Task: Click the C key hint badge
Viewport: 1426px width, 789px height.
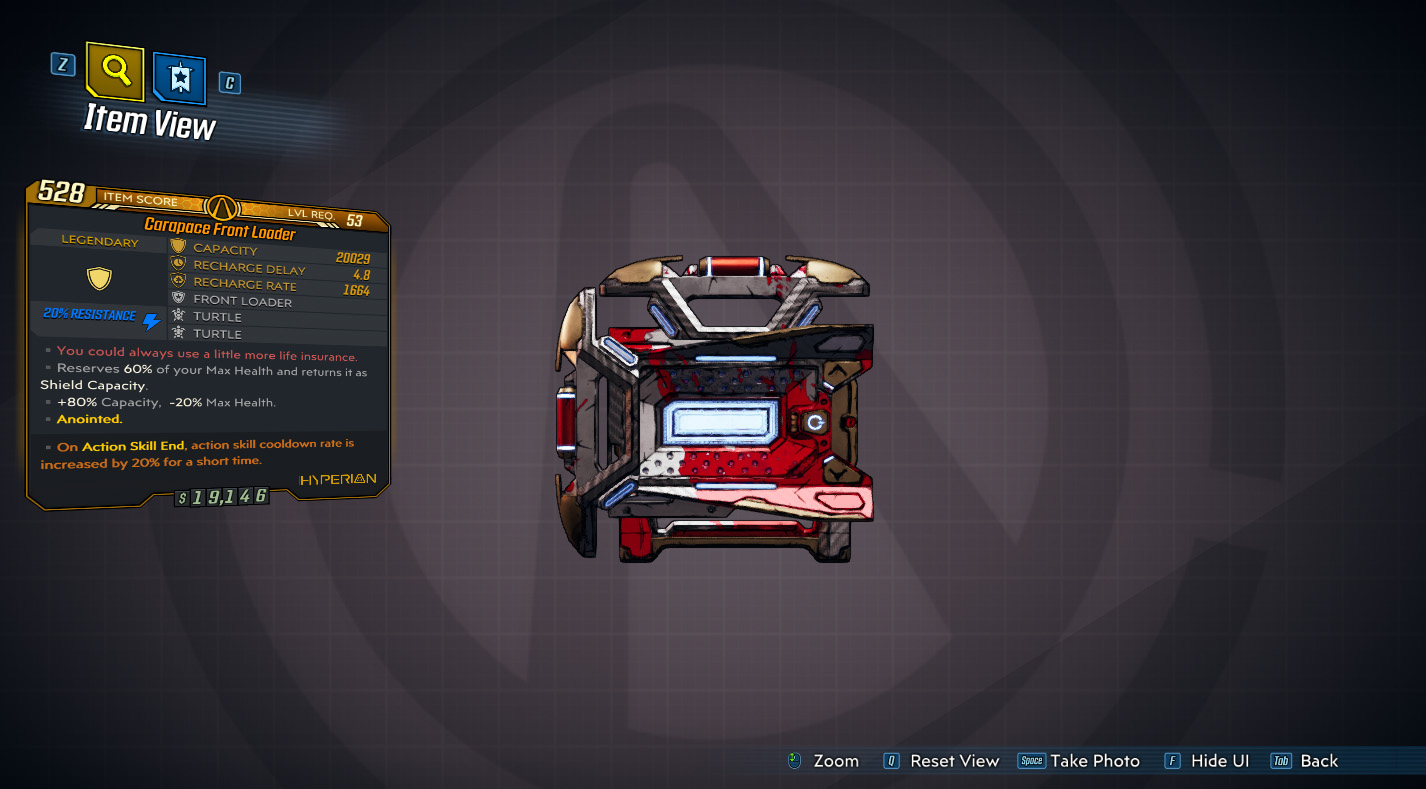Action: 228,83
